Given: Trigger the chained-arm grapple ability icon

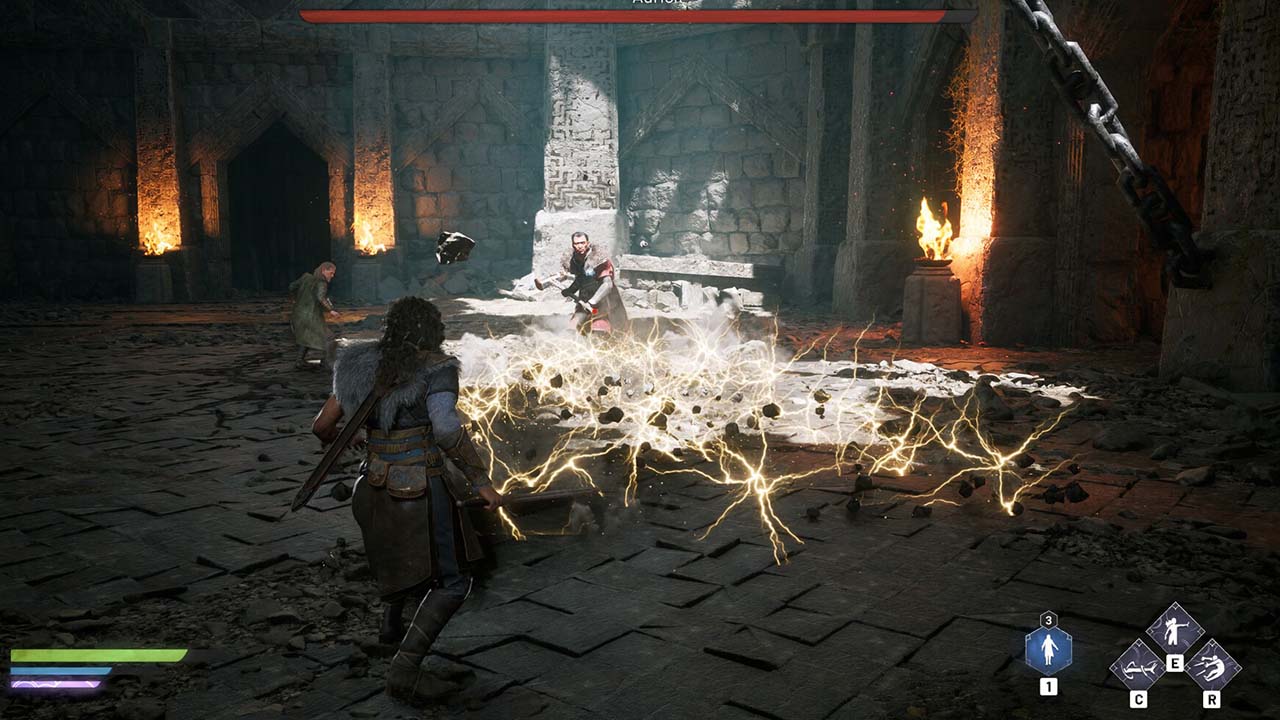Looking at the screenshot, I should pos(1138,663).
